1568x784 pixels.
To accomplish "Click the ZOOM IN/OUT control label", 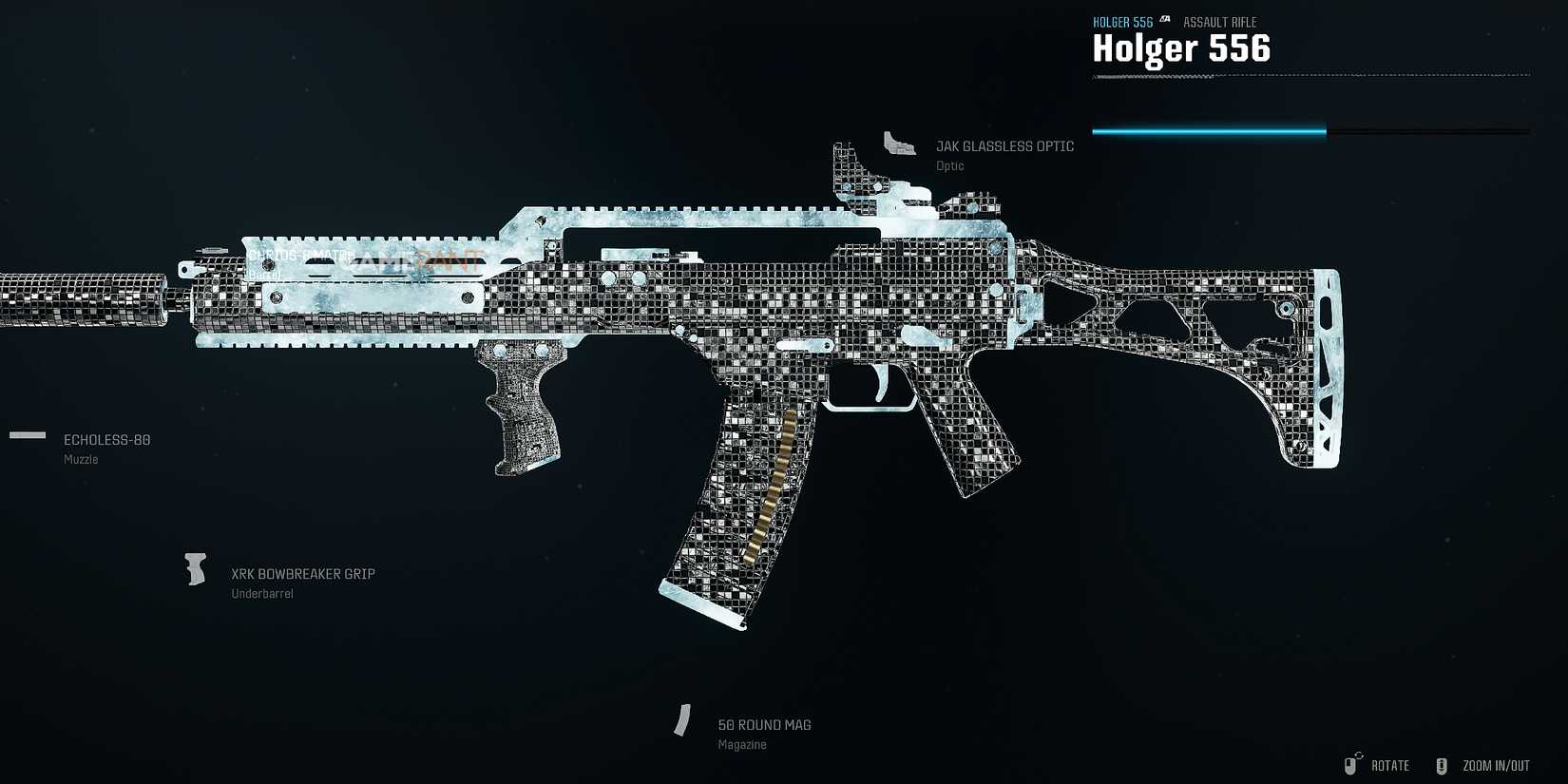I will click(1494, 765).
